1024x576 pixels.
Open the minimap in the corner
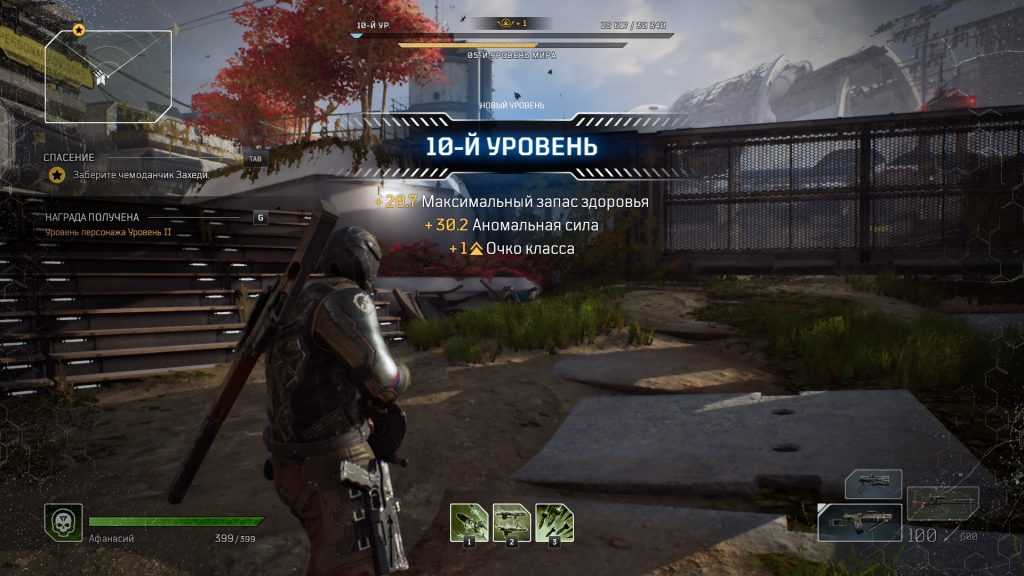[107, 74]
